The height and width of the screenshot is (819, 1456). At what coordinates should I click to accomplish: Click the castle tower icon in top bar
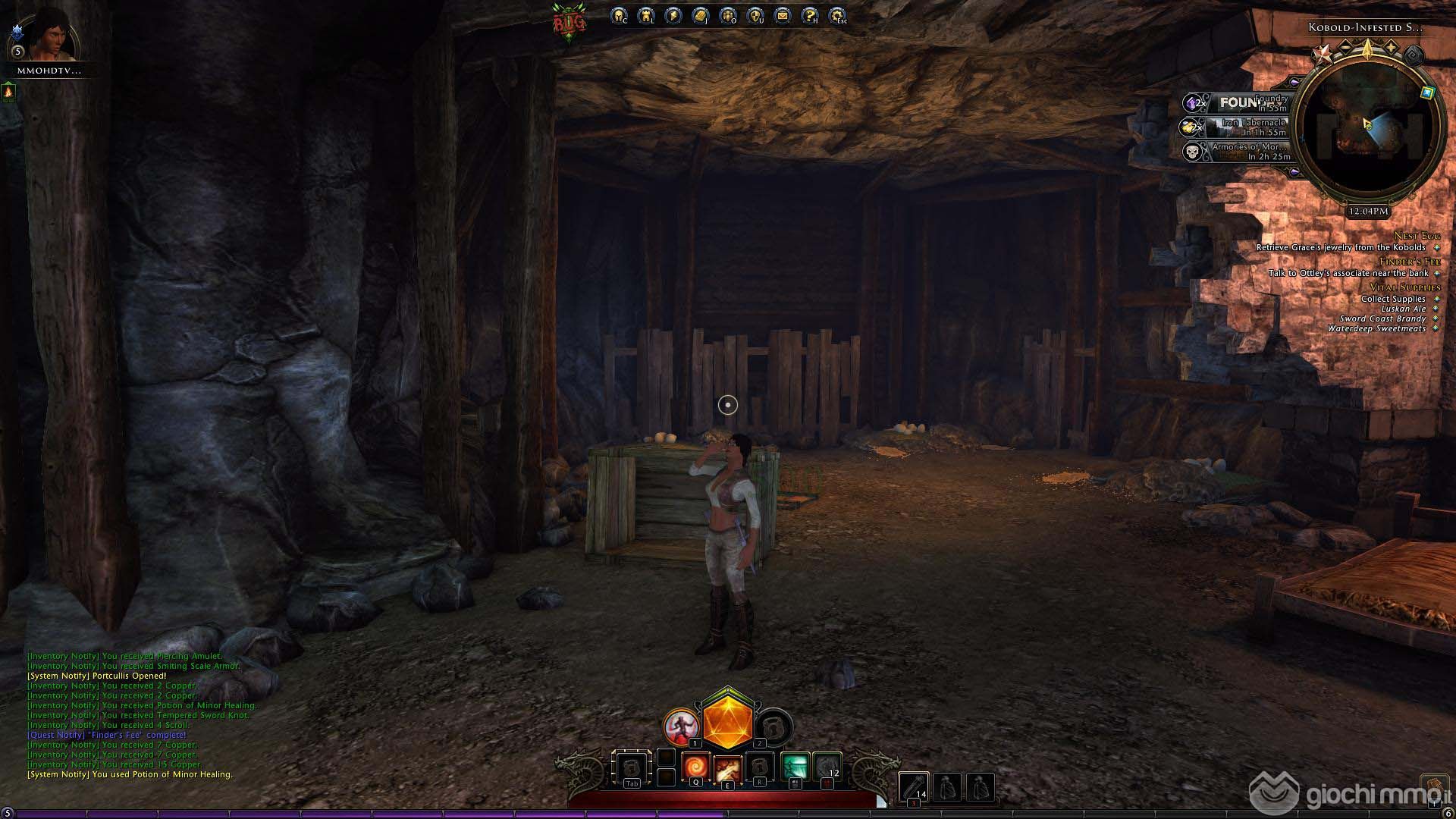coord(646,15)
